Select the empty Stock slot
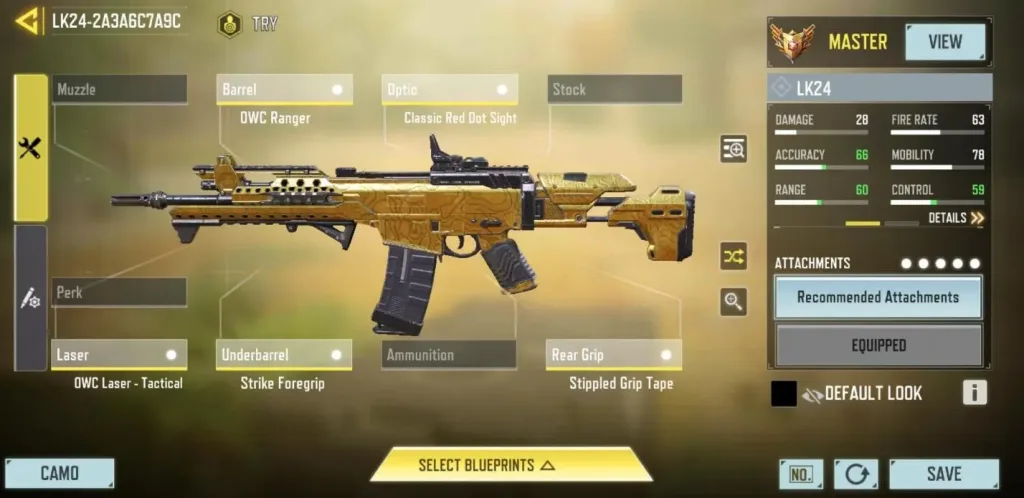This screenshot has height=498, width=1024. [614, 90]
